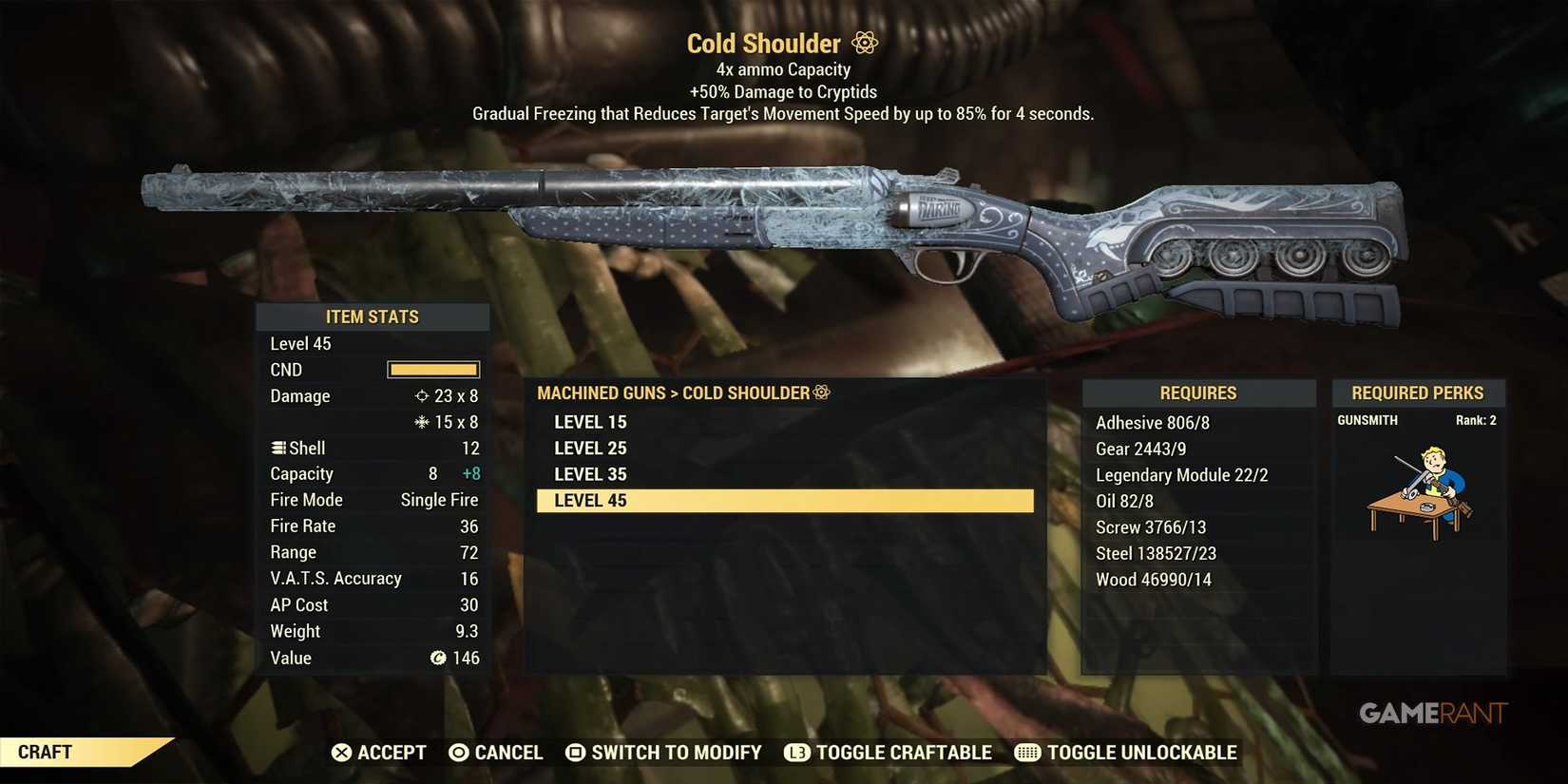
Task: Choose LEVEL 25 variant of Cold Shoulder
Action: 590,448
